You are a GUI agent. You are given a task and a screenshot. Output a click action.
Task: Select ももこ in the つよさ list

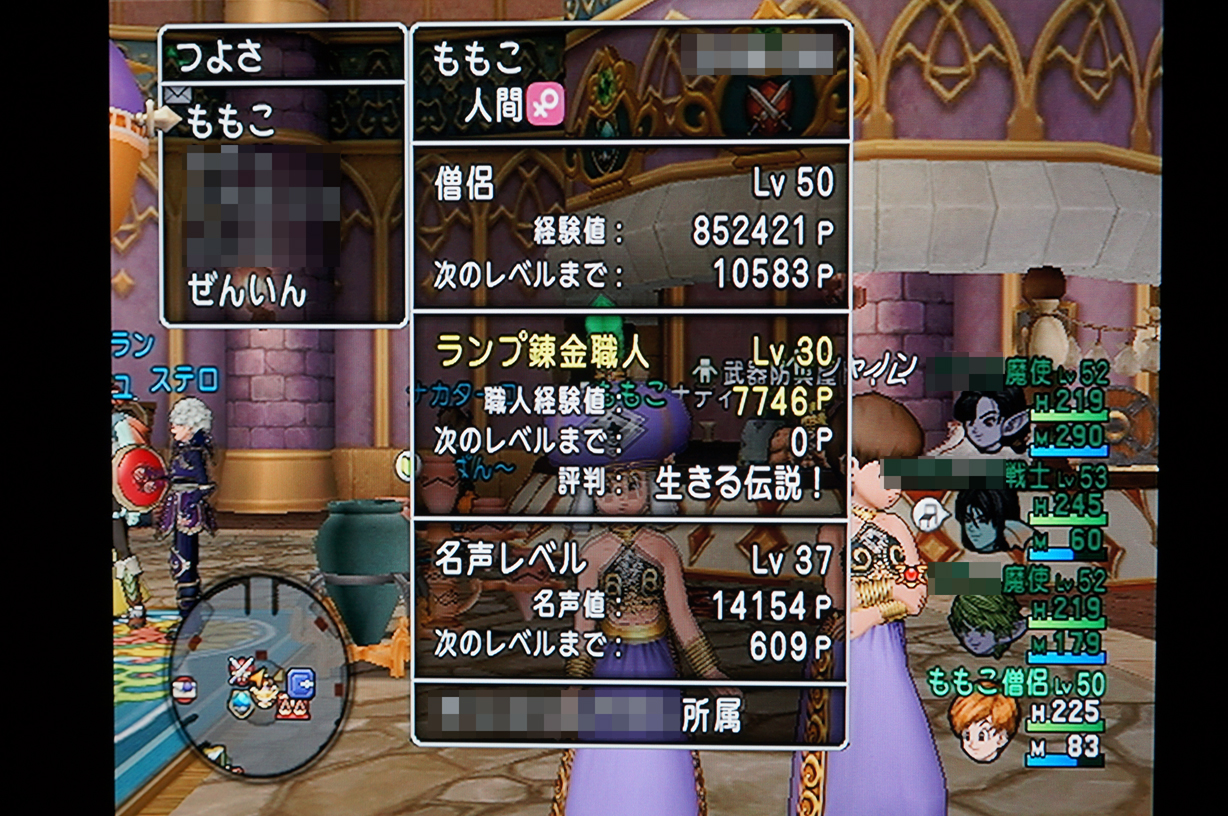[230, 120]
